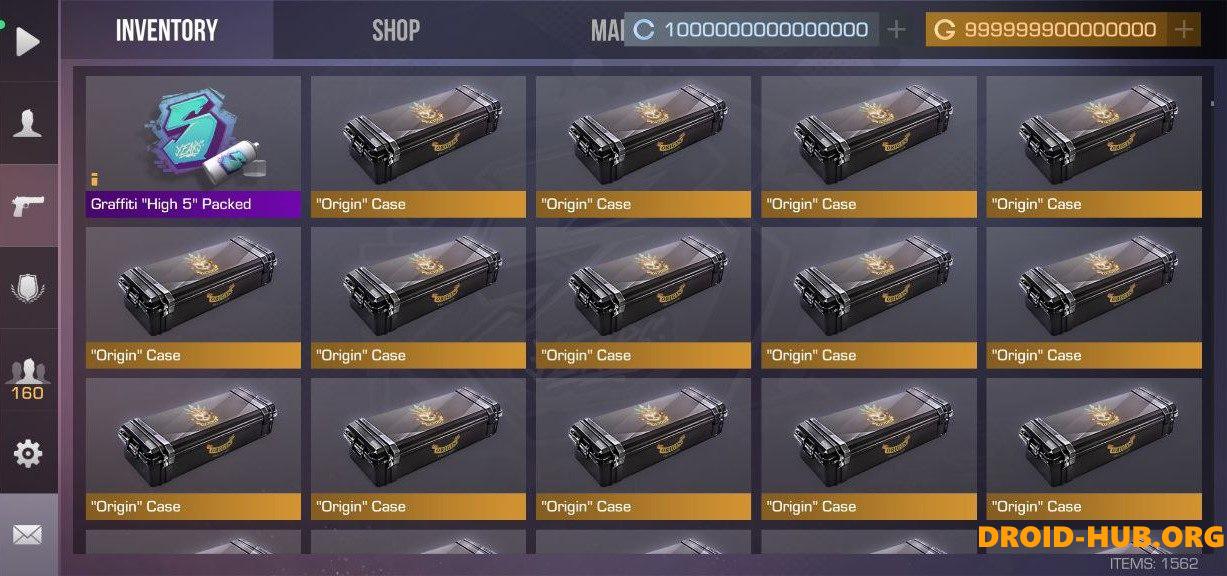Switch to the Inventory tab

coord(166,31)
